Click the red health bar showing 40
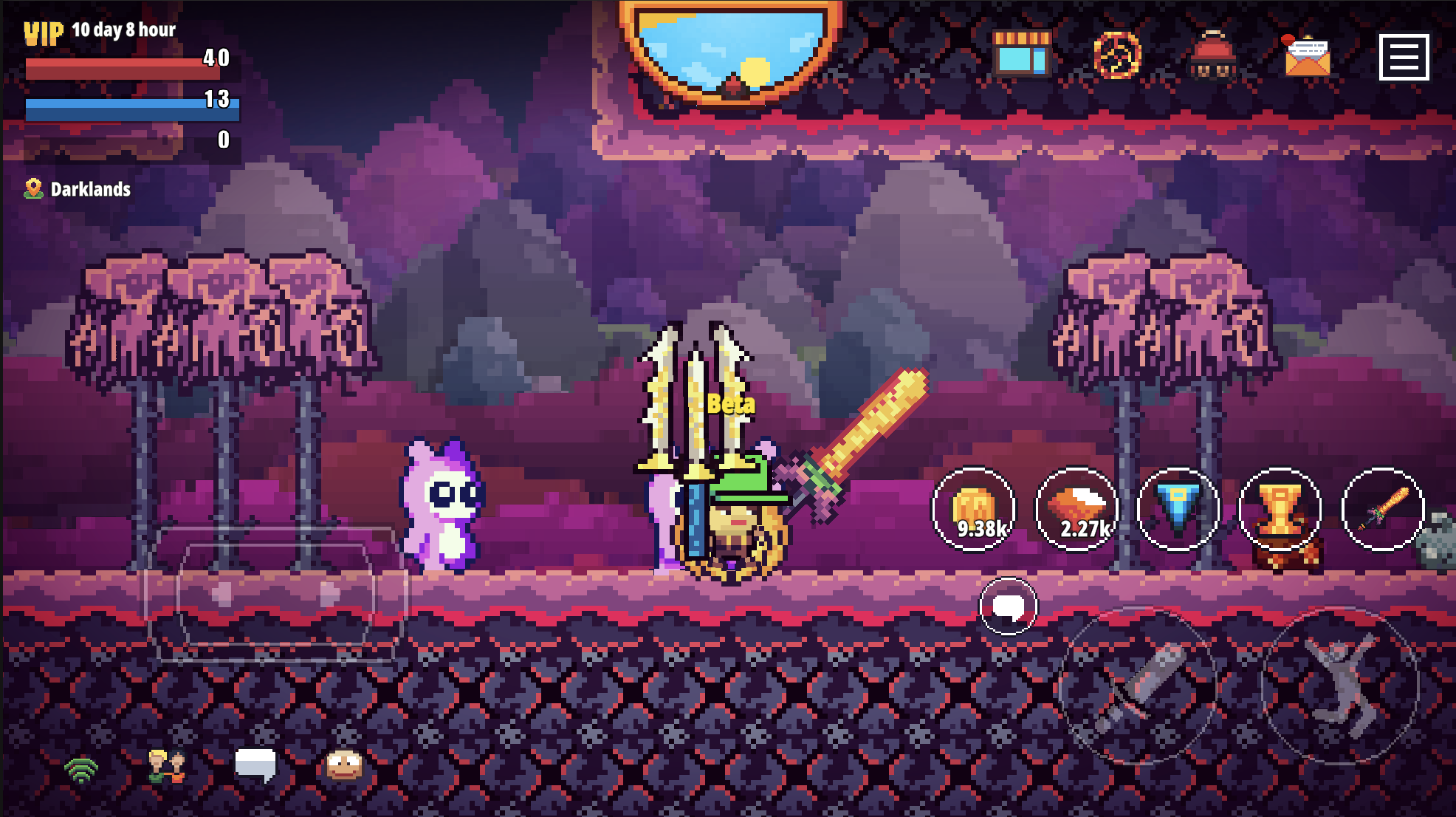This screenshot has width=1456, height=817. 126,66
